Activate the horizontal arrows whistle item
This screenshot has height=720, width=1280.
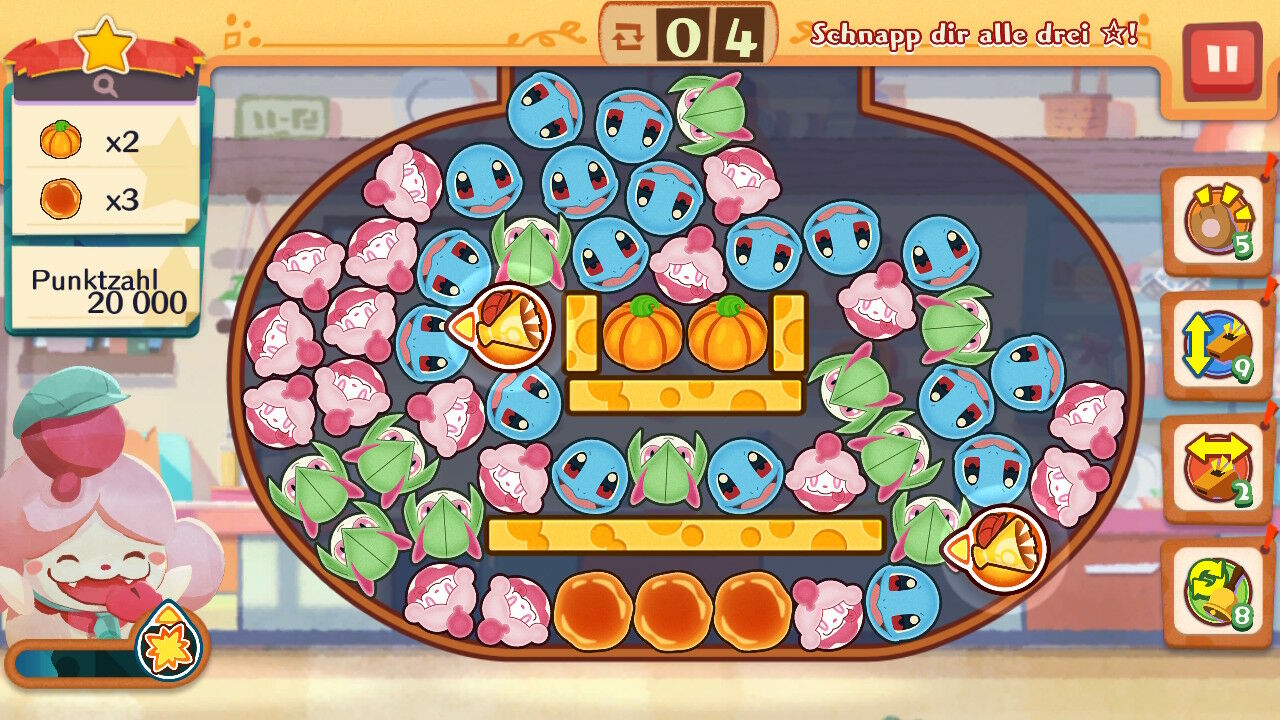point(1216,469)
